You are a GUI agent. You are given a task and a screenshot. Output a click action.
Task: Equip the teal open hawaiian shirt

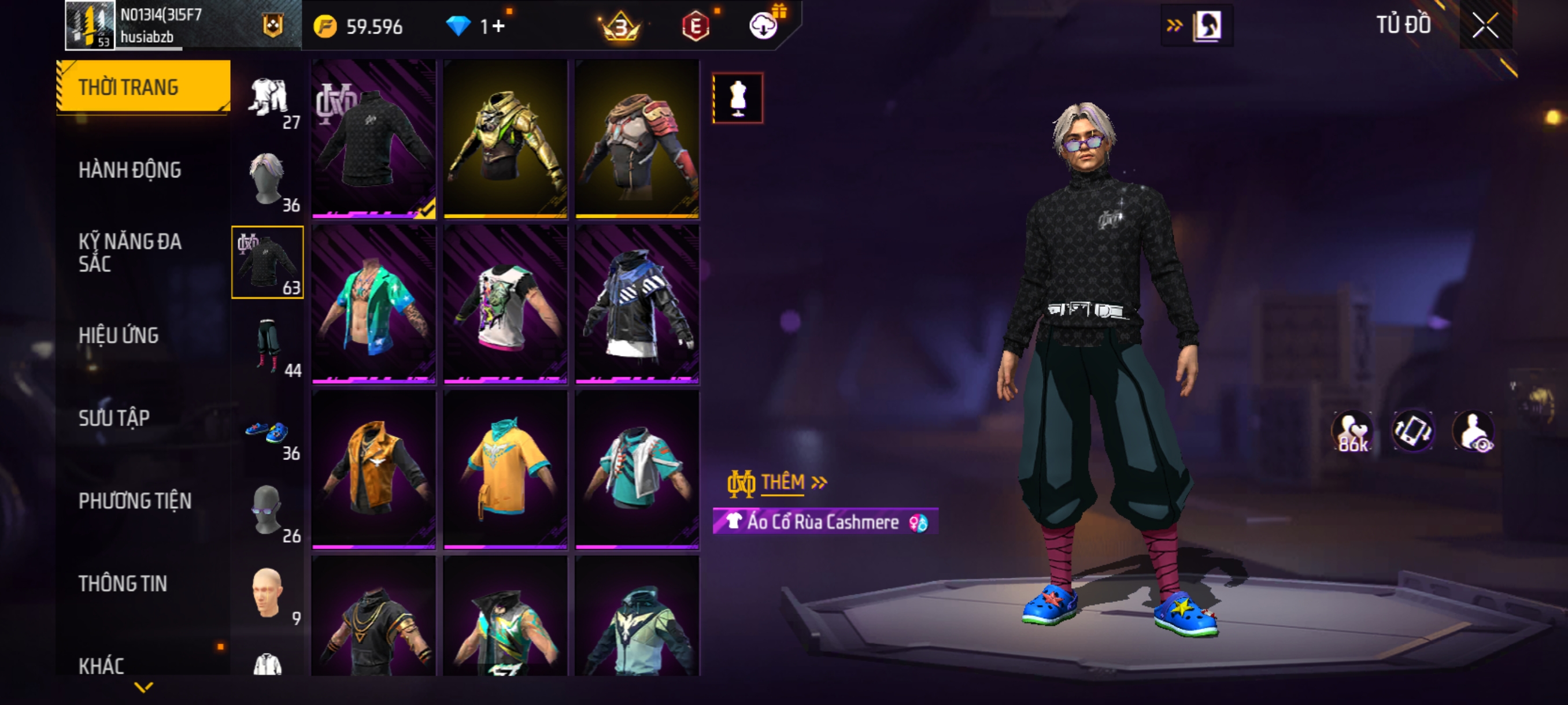pos(373,304)
